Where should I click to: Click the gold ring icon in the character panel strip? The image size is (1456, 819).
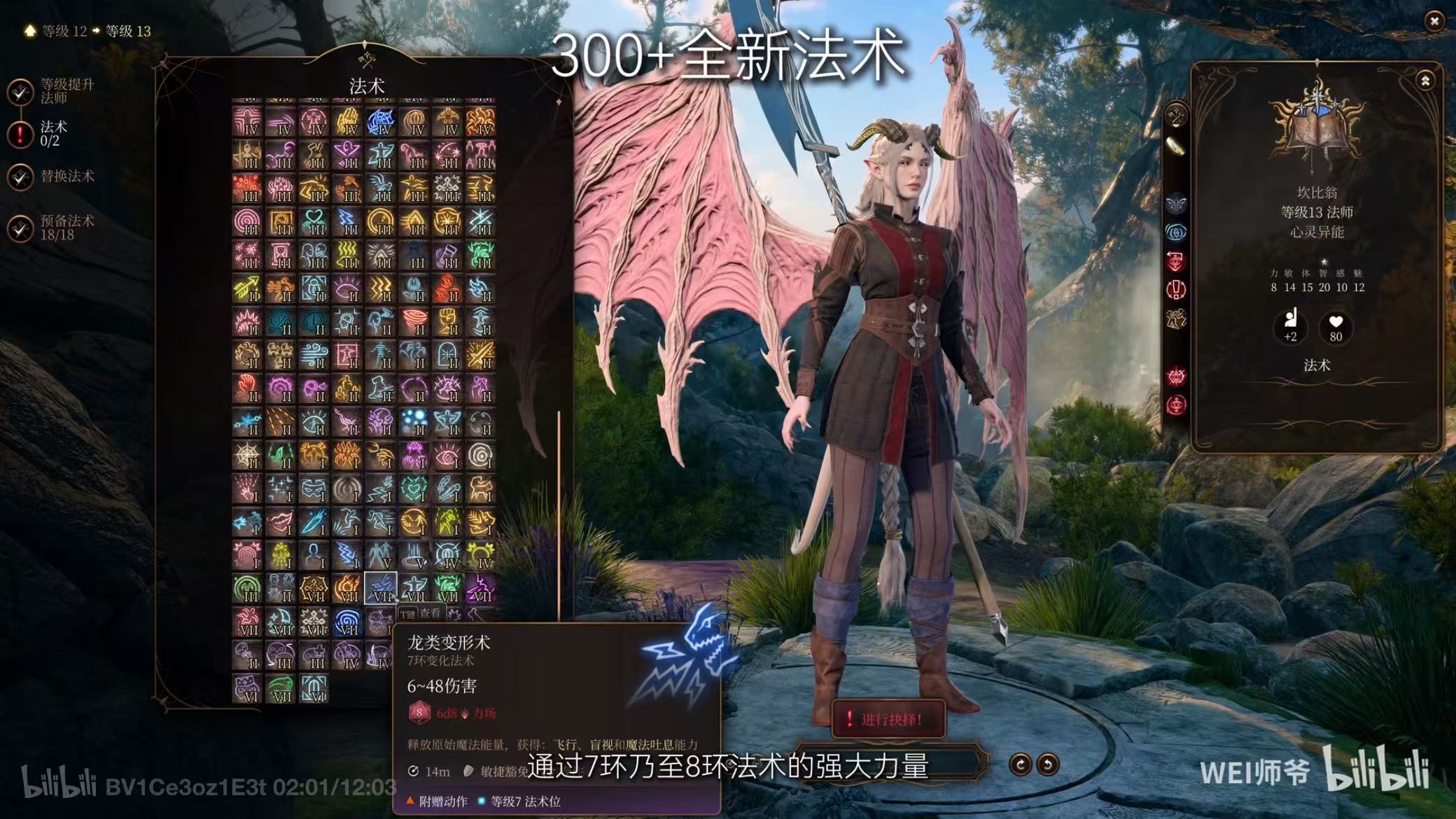[x=1176, y=145]
